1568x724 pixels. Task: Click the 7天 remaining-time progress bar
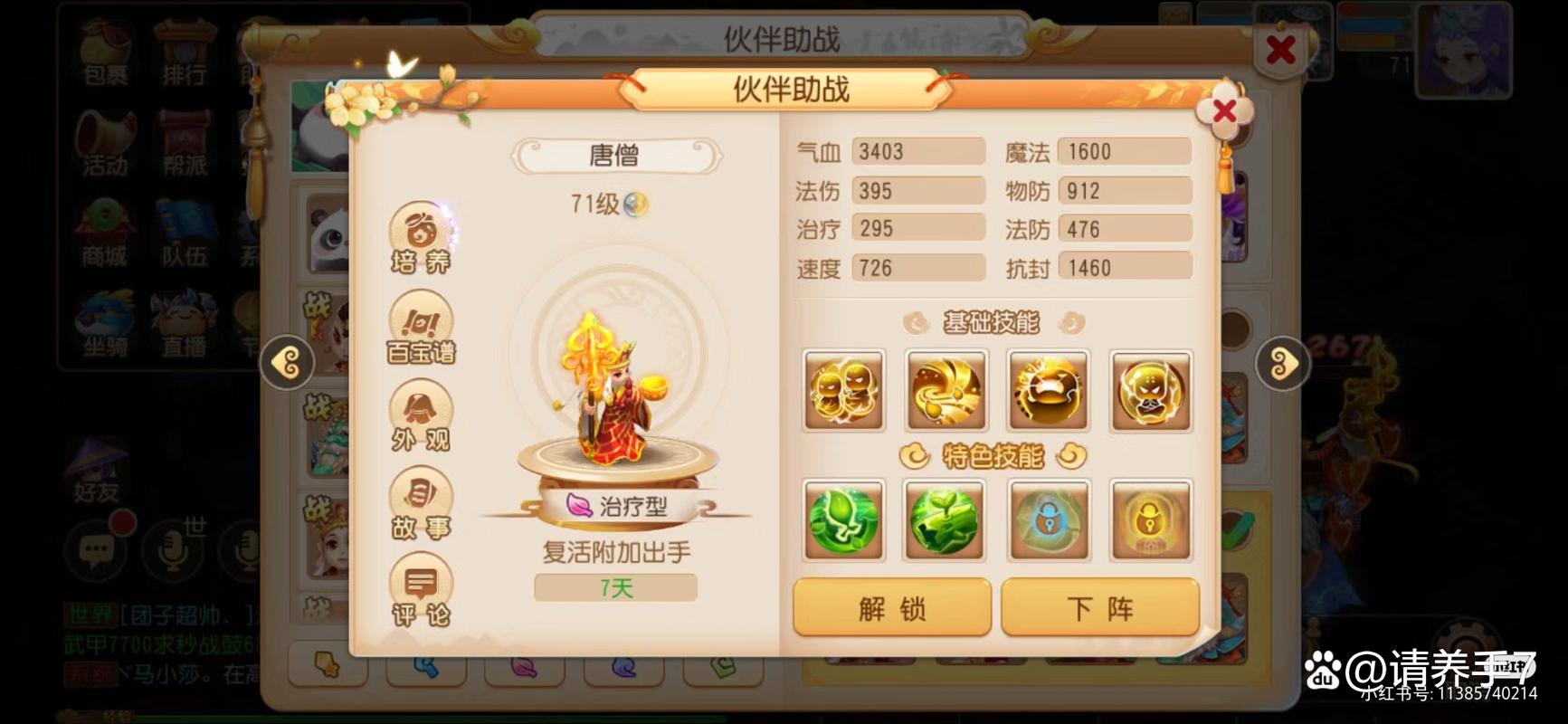pyautogui.click(x=615, y=589)
